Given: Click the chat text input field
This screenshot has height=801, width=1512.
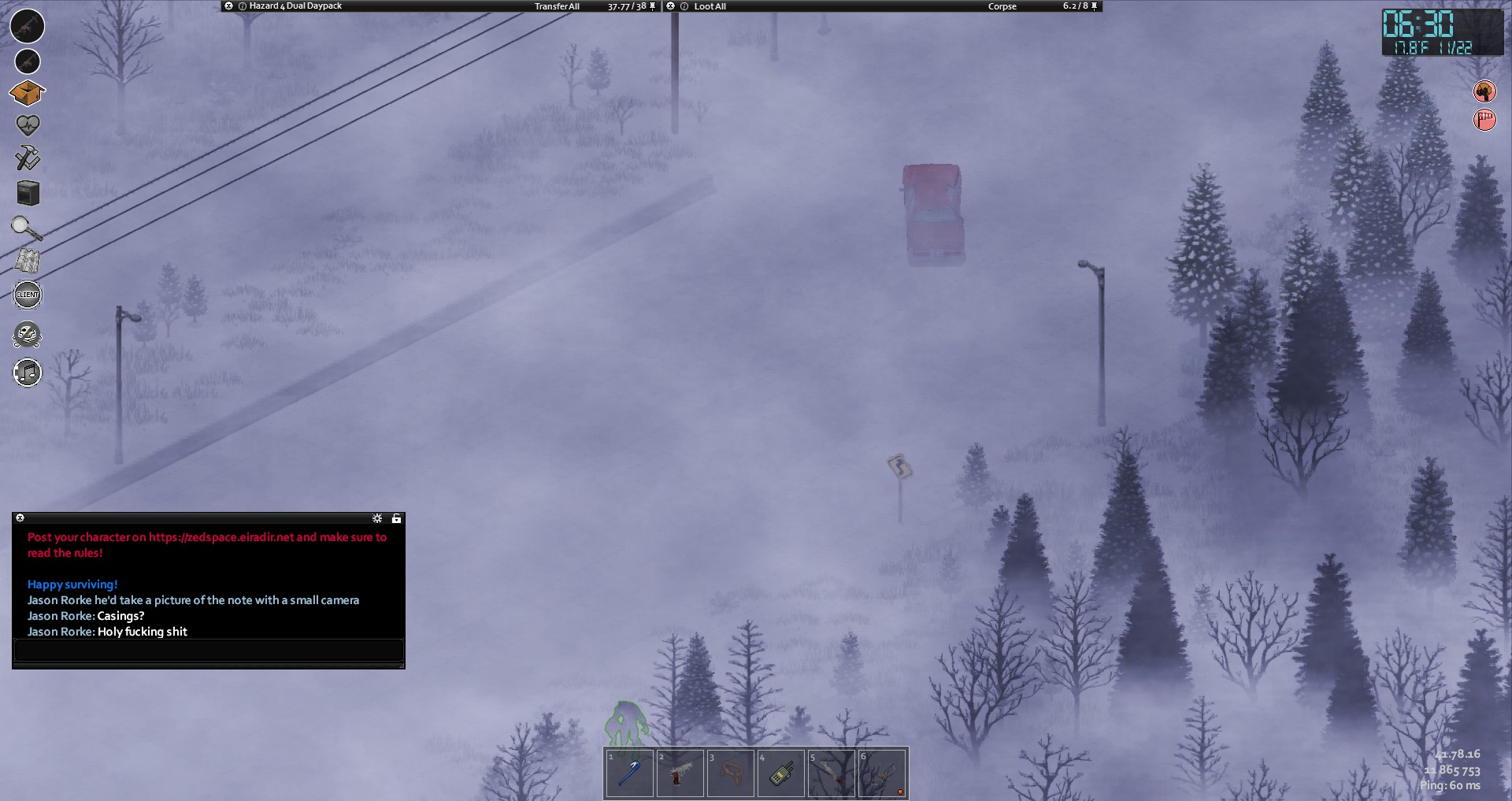Looking at the screenshot, I should (x=209, y=651).
